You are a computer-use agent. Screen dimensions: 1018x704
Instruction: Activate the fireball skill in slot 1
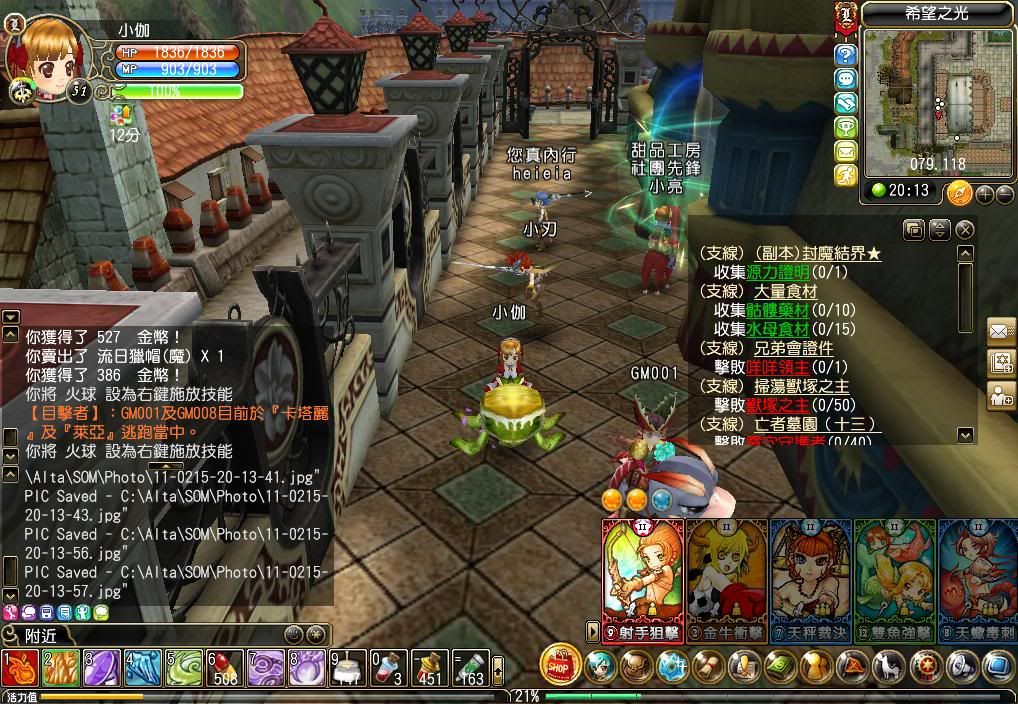coord(20,669)
